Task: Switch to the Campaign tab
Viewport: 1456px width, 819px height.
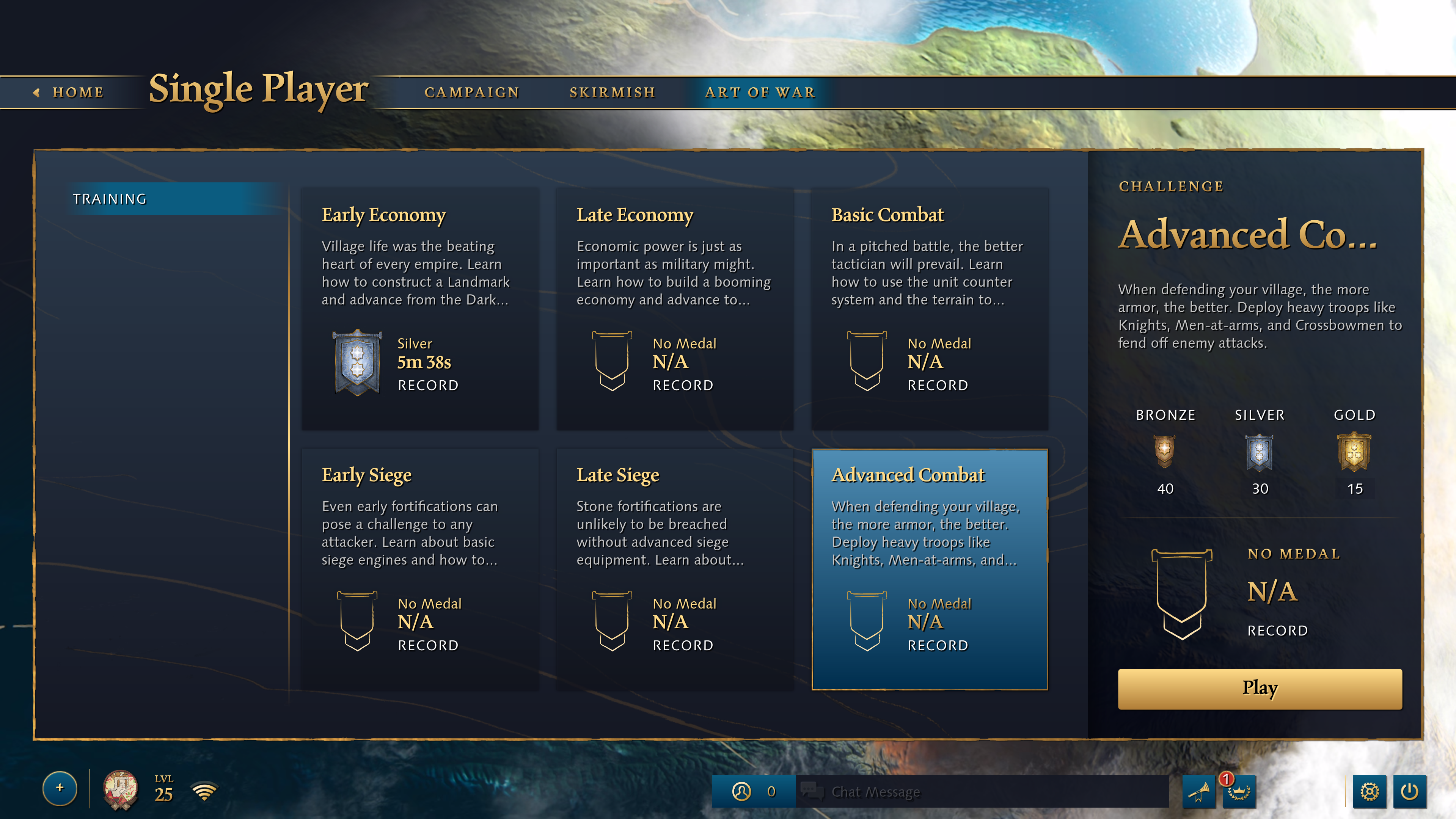Action: coord(472,92)
